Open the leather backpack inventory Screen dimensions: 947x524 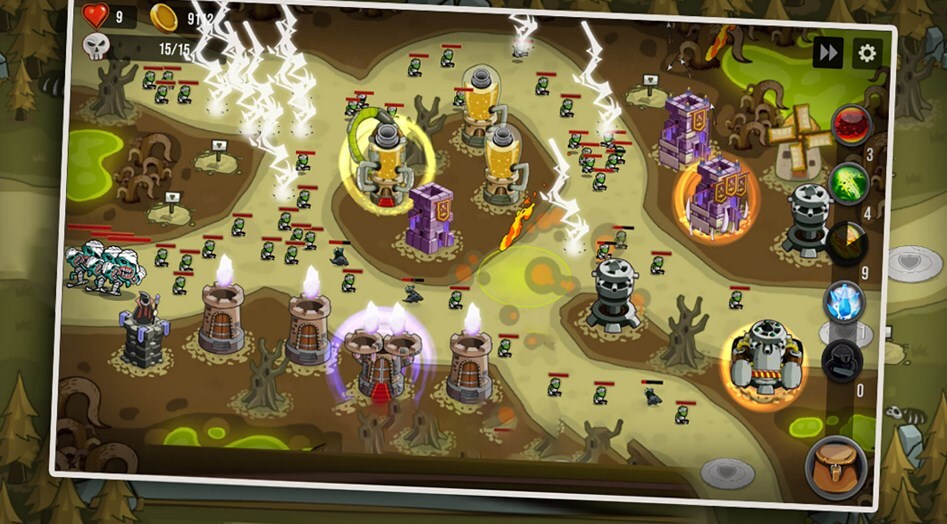point(836,466)
